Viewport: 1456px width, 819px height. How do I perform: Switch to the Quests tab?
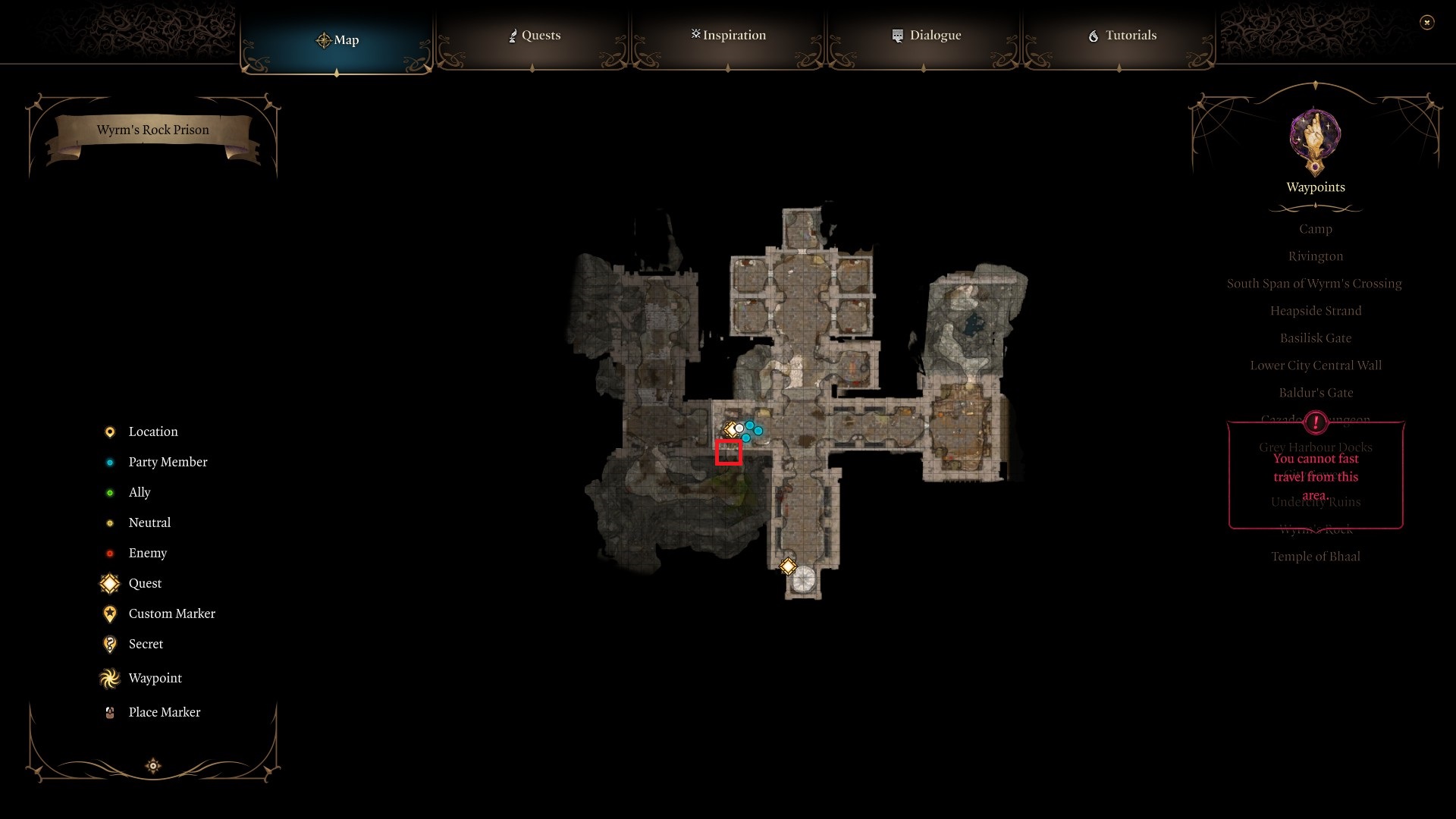pyautogui.click(x=535, y=35)
